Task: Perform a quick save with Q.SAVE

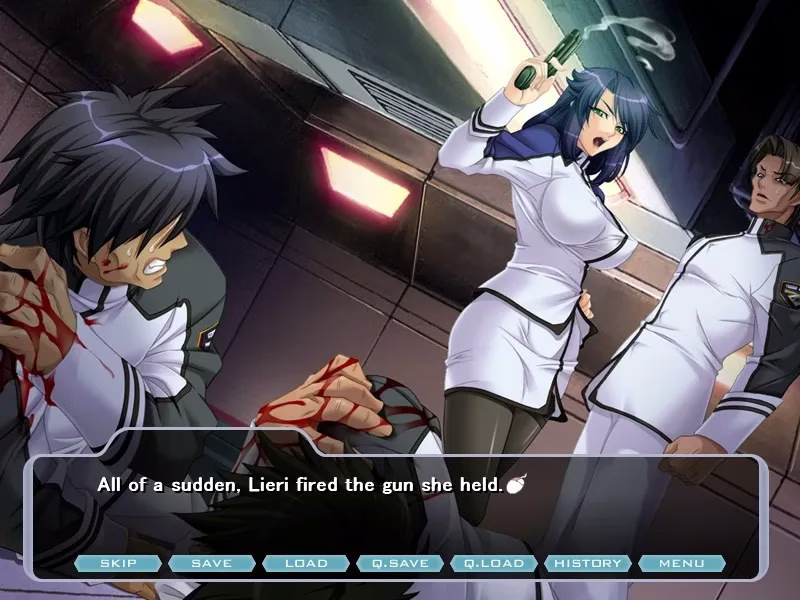Action: tap(400, 563)
